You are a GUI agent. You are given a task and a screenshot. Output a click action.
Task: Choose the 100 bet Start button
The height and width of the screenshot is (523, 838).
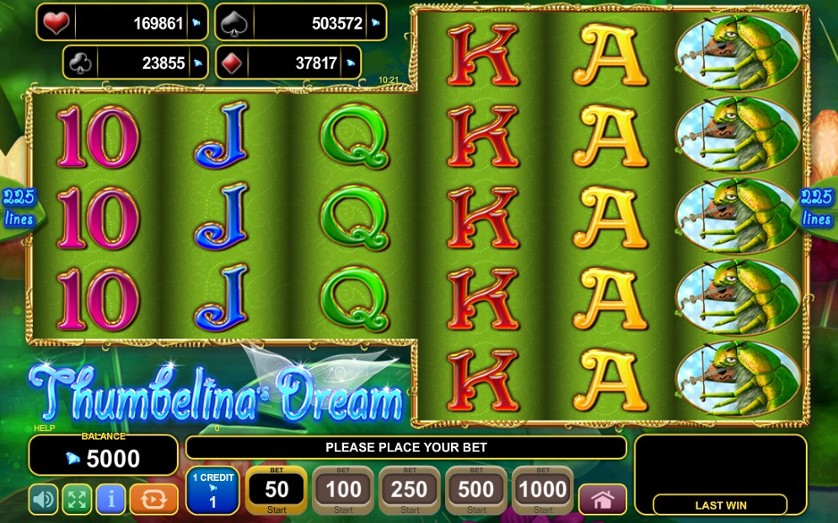point(342,490)
